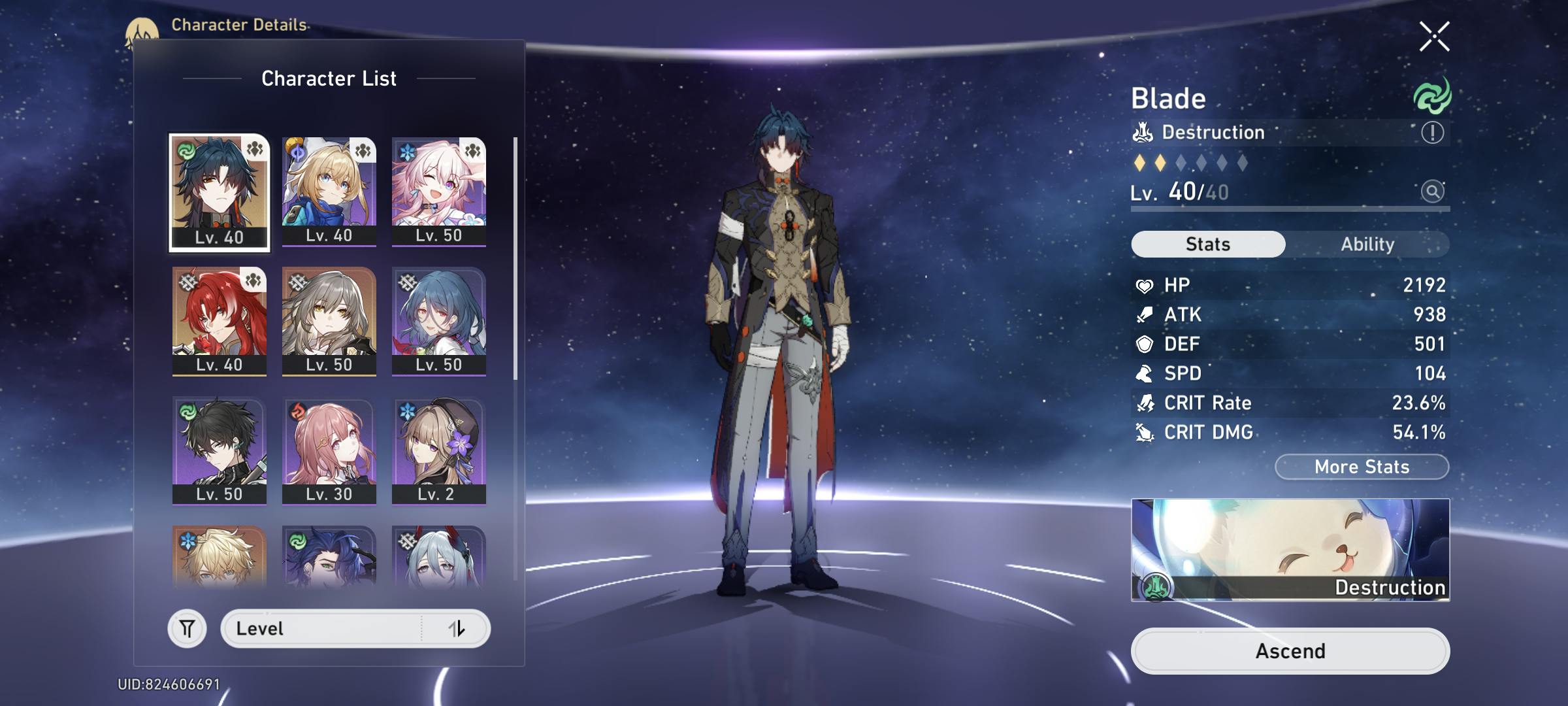The width and height of the screenshot is (1568, 706).
Task: Select the pink-haired March 7th portrait
Action: tap(438, 191)
